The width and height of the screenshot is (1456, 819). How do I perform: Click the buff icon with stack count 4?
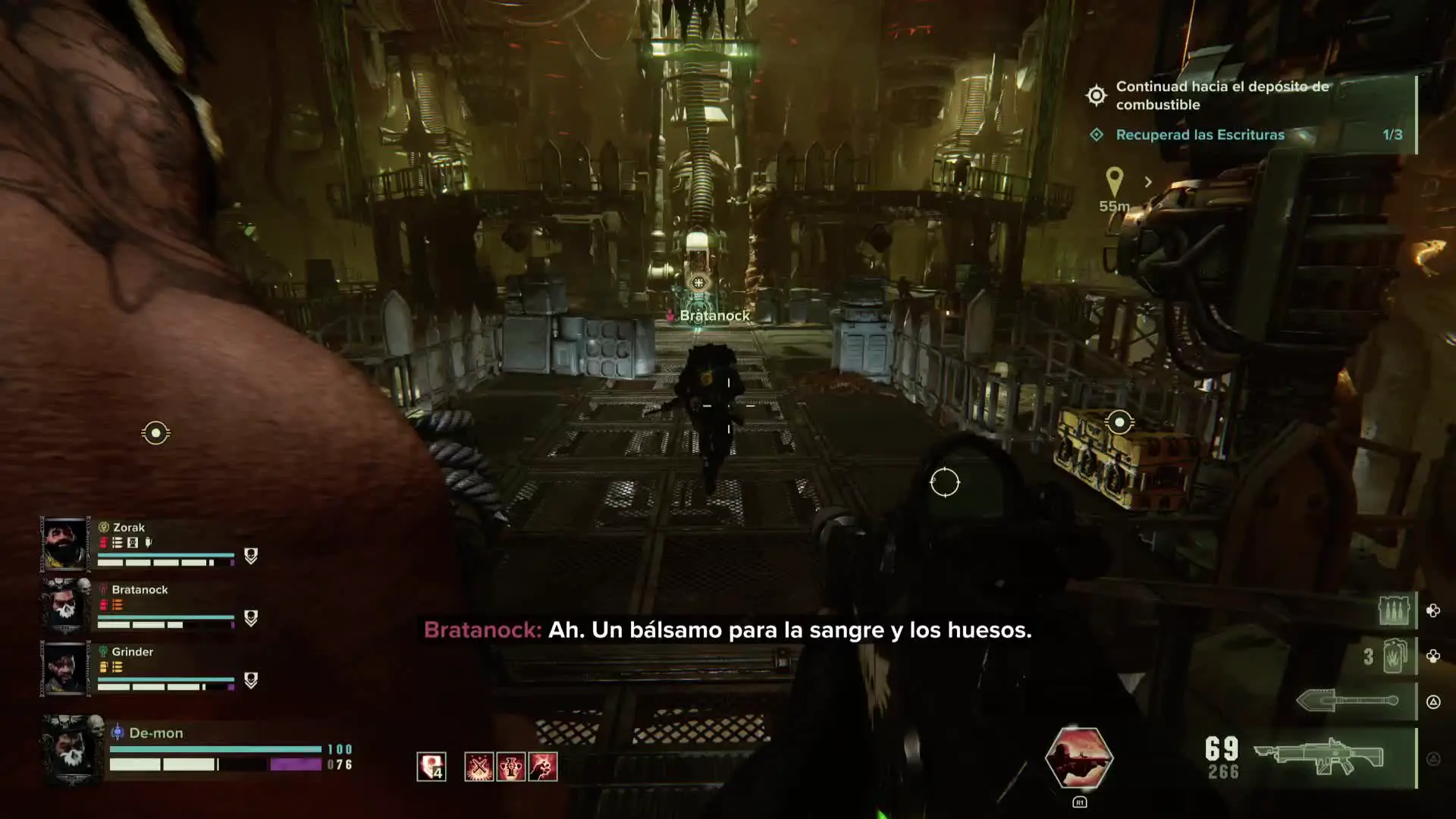pos(431,767)
